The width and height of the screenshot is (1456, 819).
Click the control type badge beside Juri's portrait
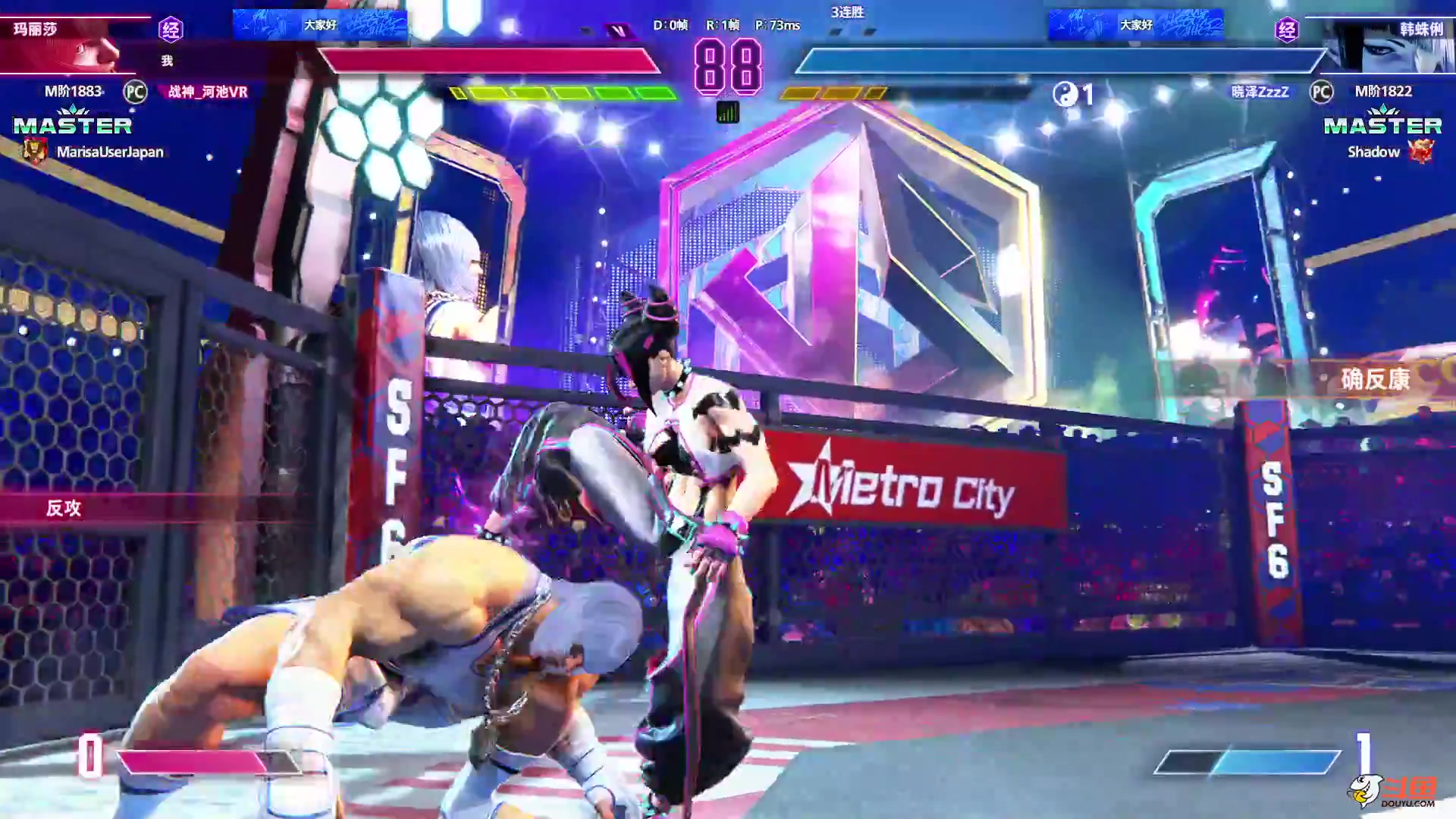click(x=1287, y=30)
